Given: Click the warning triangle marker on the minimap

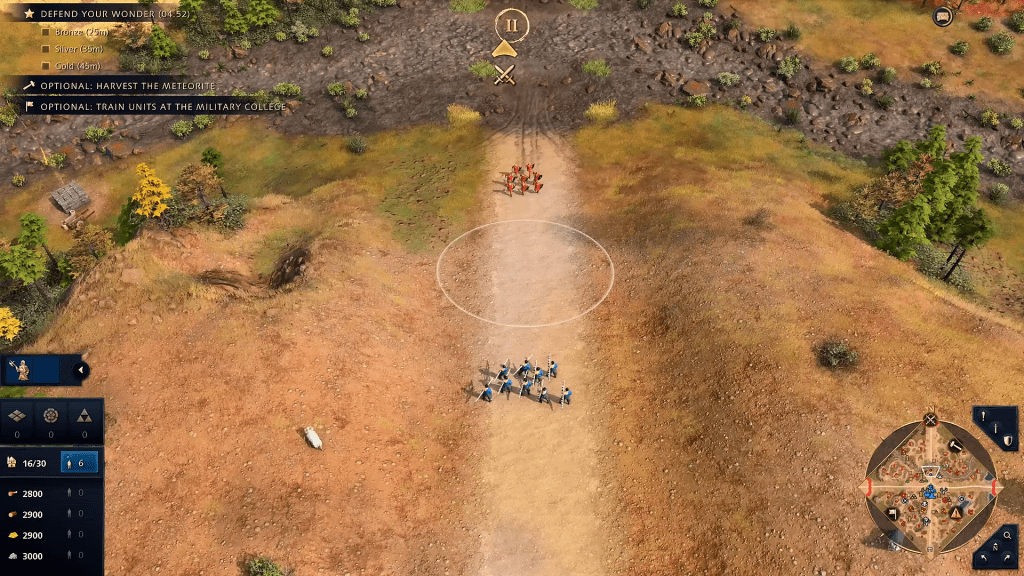Looking at the screenshot, I should tap(956, 513).
